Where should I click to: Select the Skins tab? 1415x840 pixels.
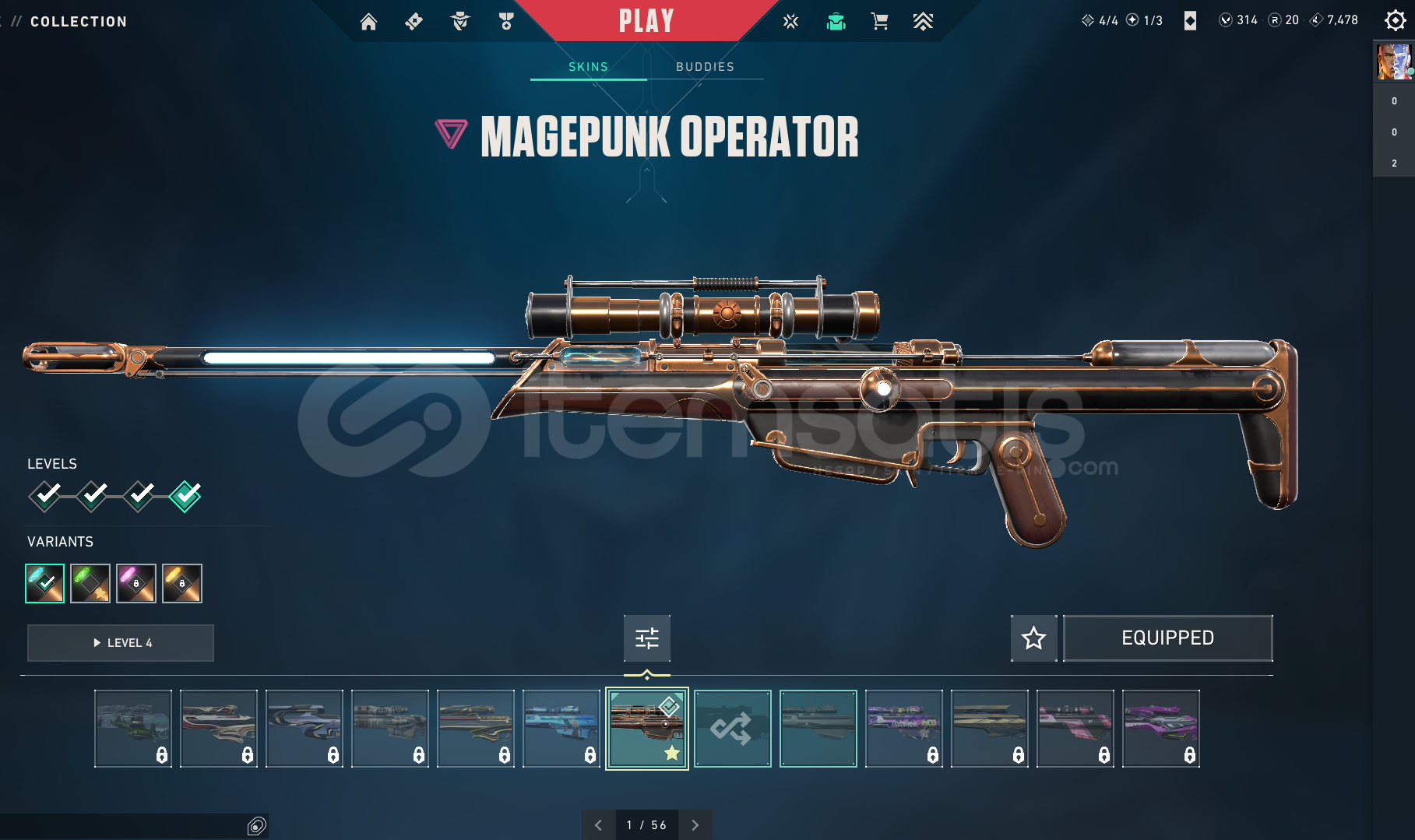point(588,67)
